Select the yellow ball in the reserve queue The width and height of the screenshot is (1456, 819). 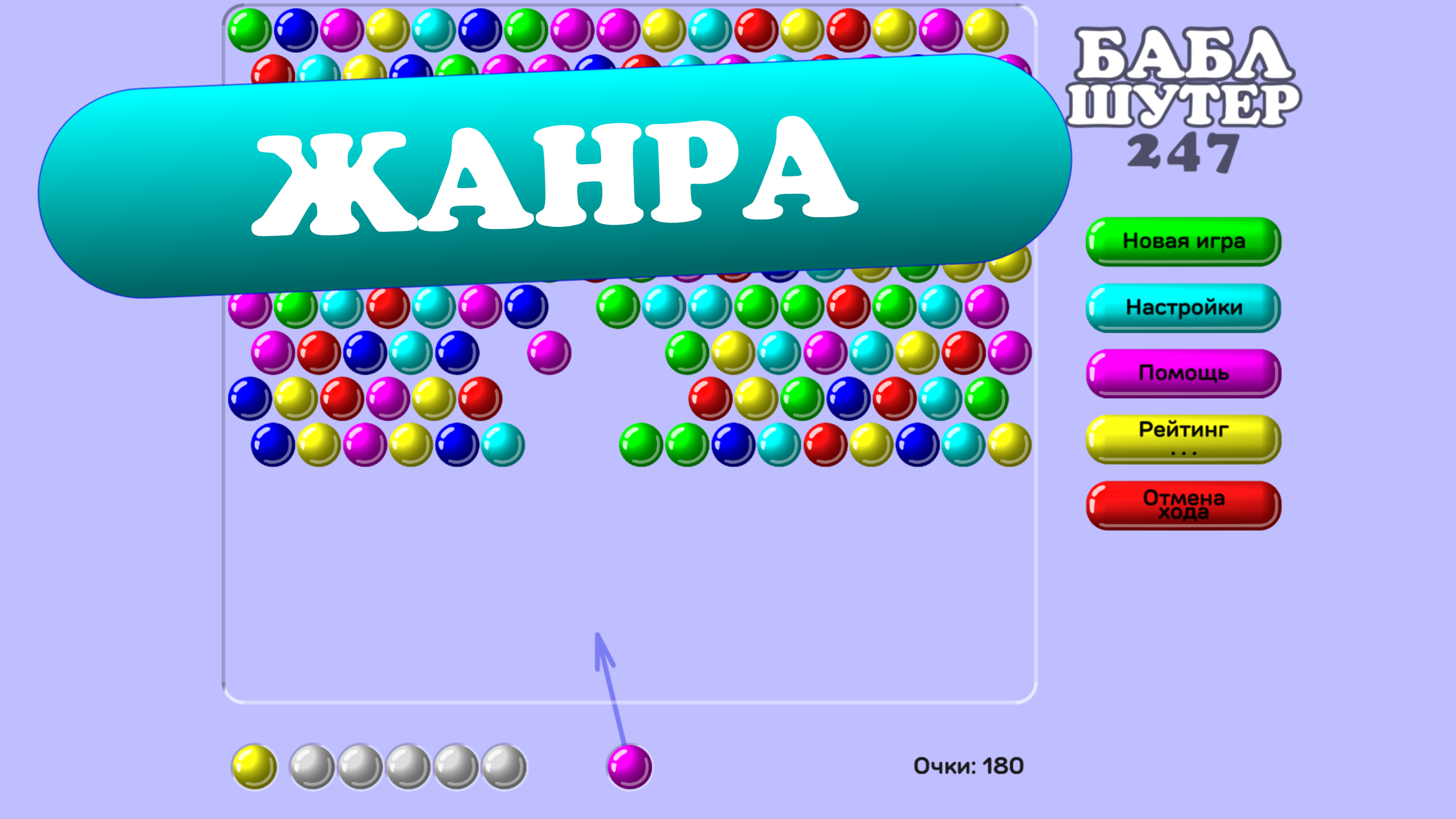254,765
